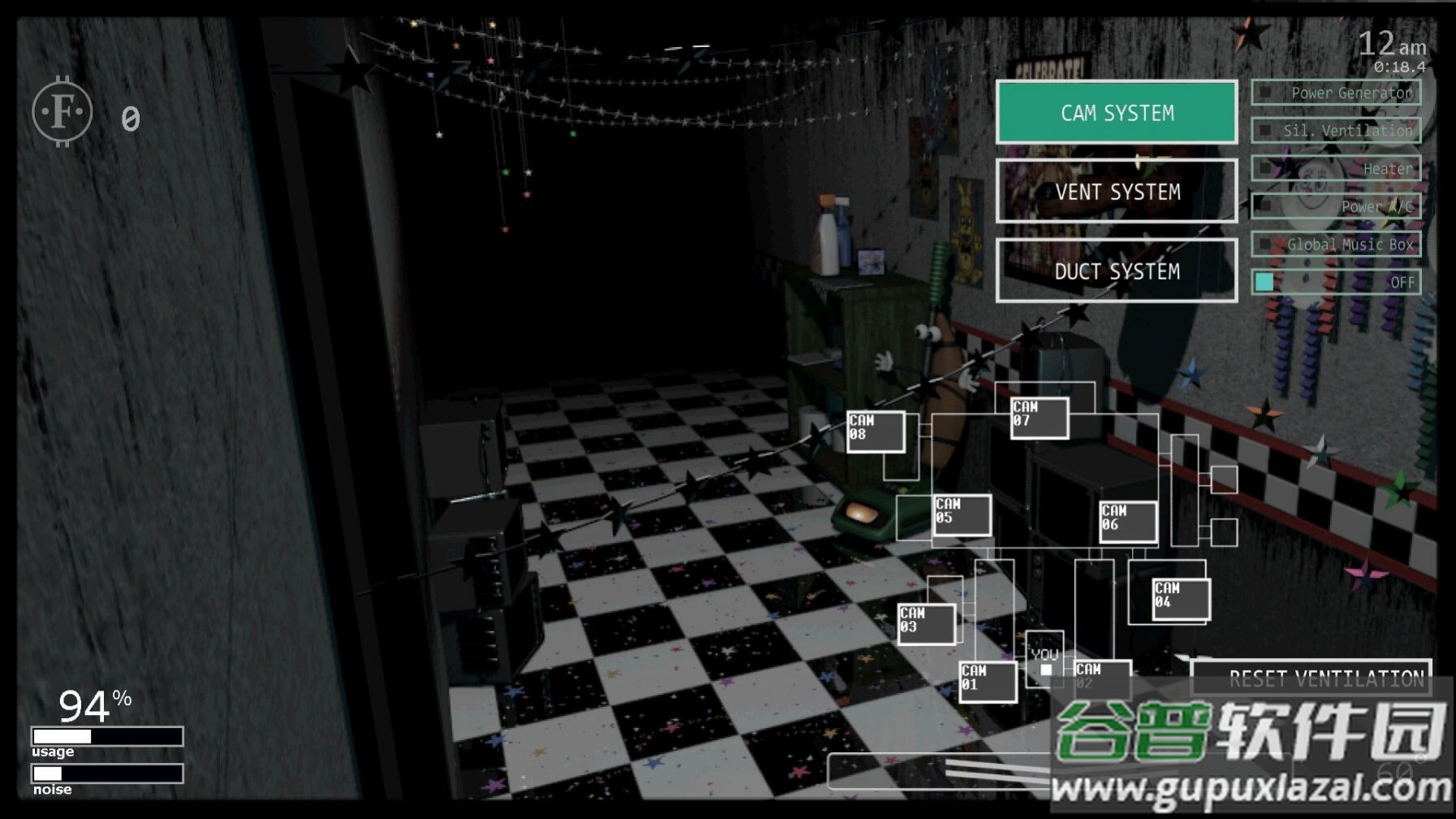Open the VENT SYSTEM view
Screen dimensions: 1456x819
tap(1117, 191)
